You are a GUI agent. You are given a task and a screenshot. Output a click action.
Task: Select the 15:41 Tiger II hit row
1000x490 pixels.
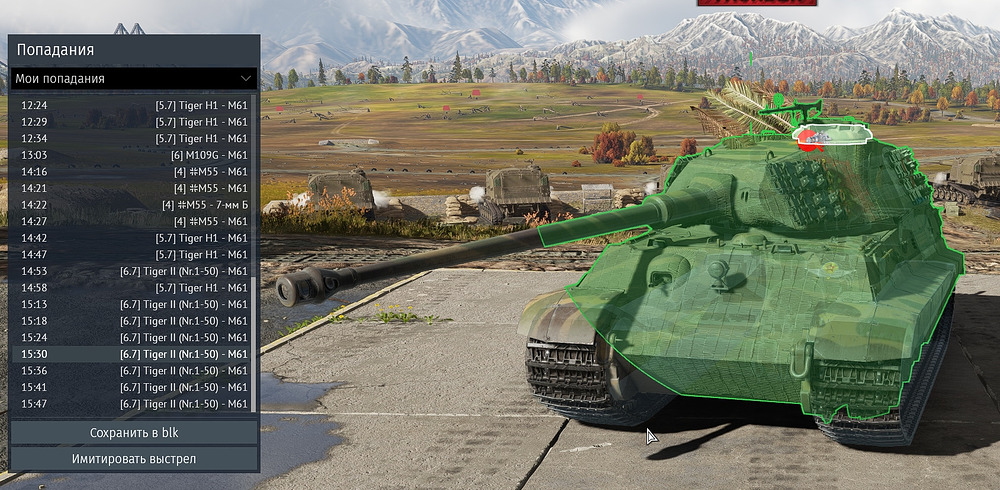pos(134,387)
